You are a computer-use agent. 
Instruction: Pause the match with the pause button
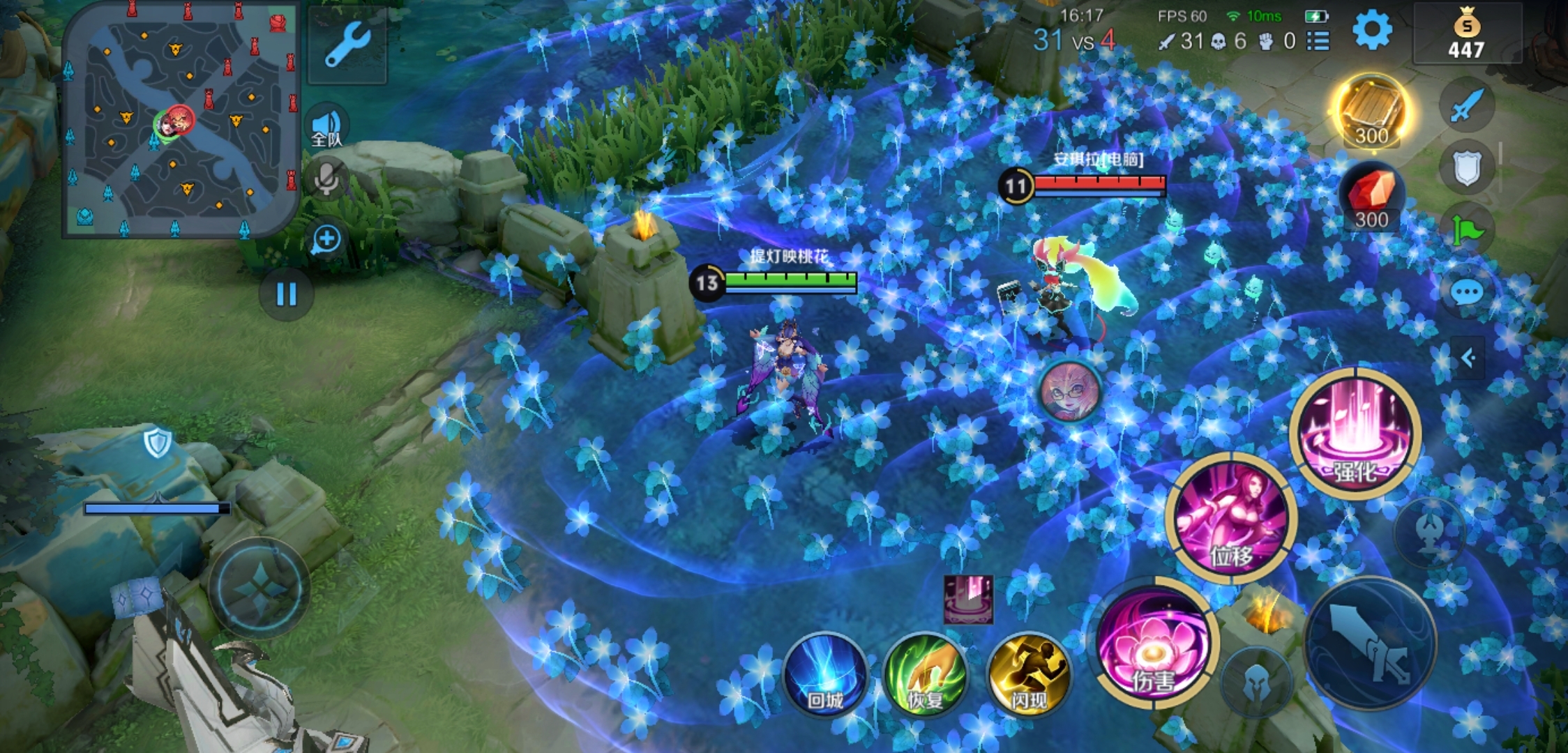click(x=286, y=294)
